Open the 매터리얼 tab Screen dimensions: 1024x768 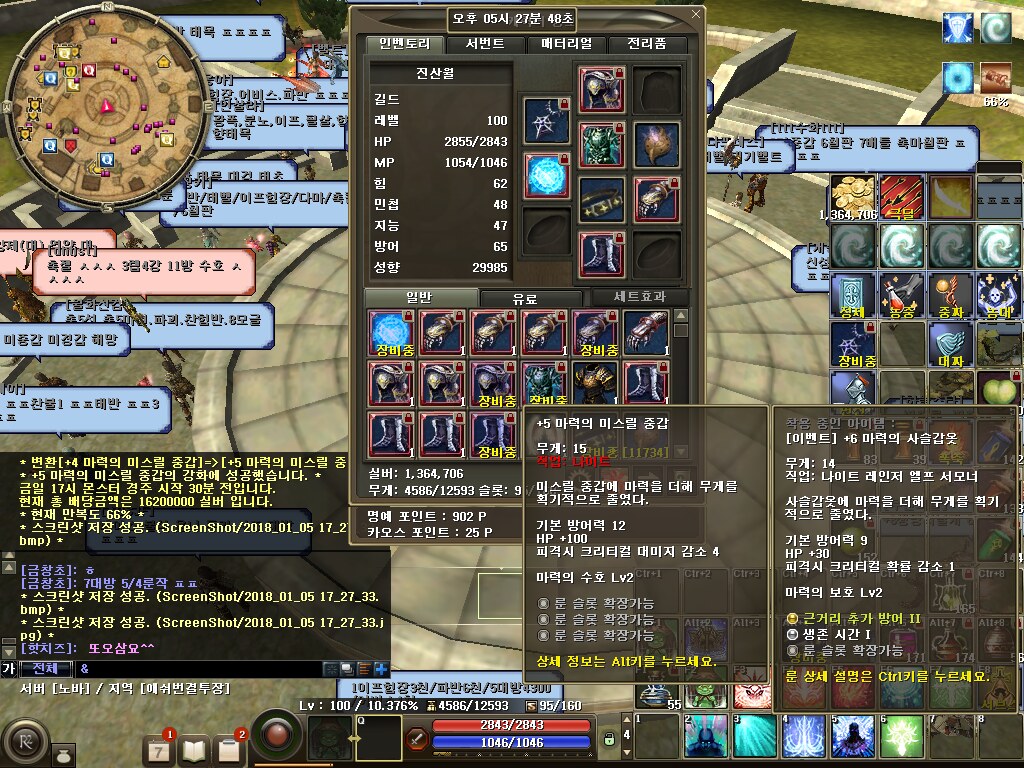pos(566,44)
